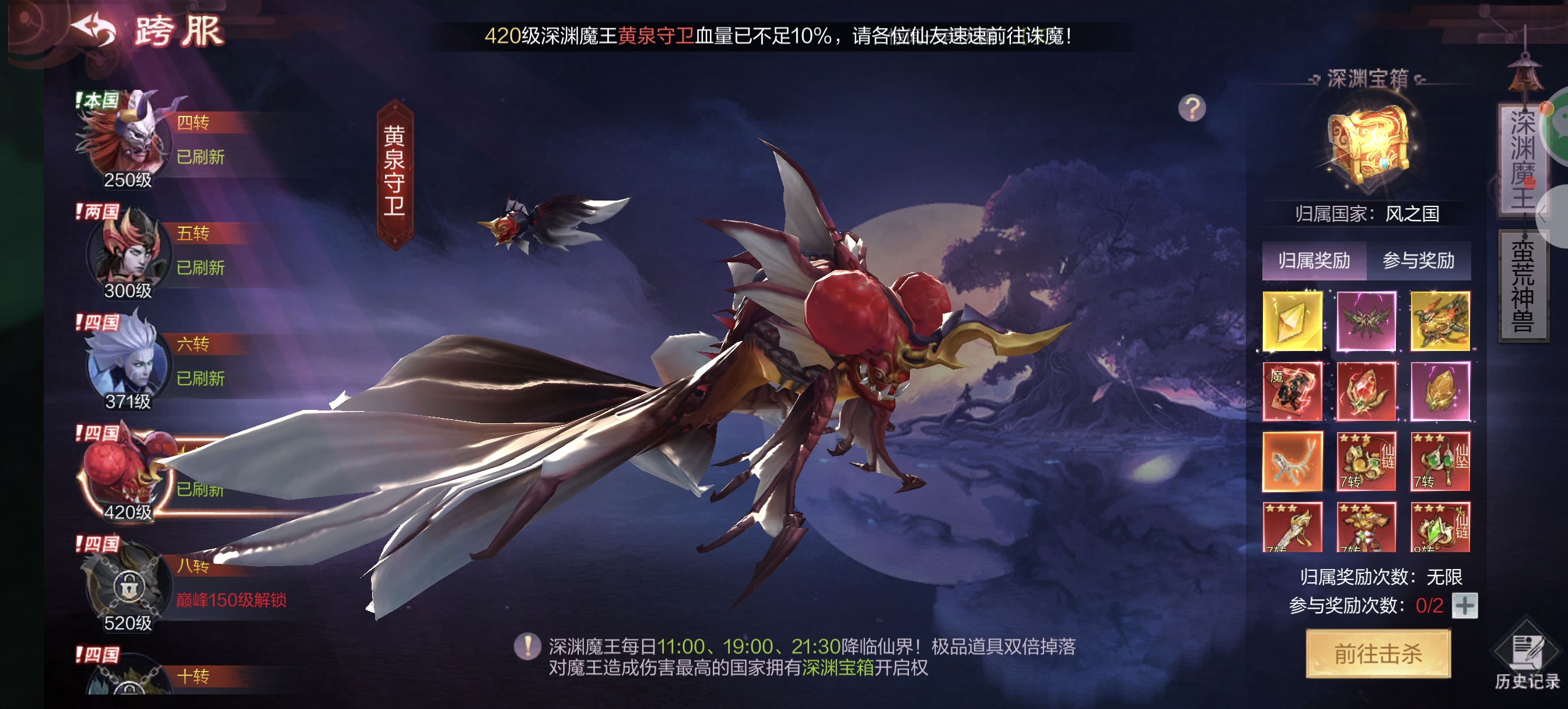Switch to the 参与奖励 tab
The width and height of the screenshot is (1568, 709).
pyautogui.click(x=1418, y=261)
